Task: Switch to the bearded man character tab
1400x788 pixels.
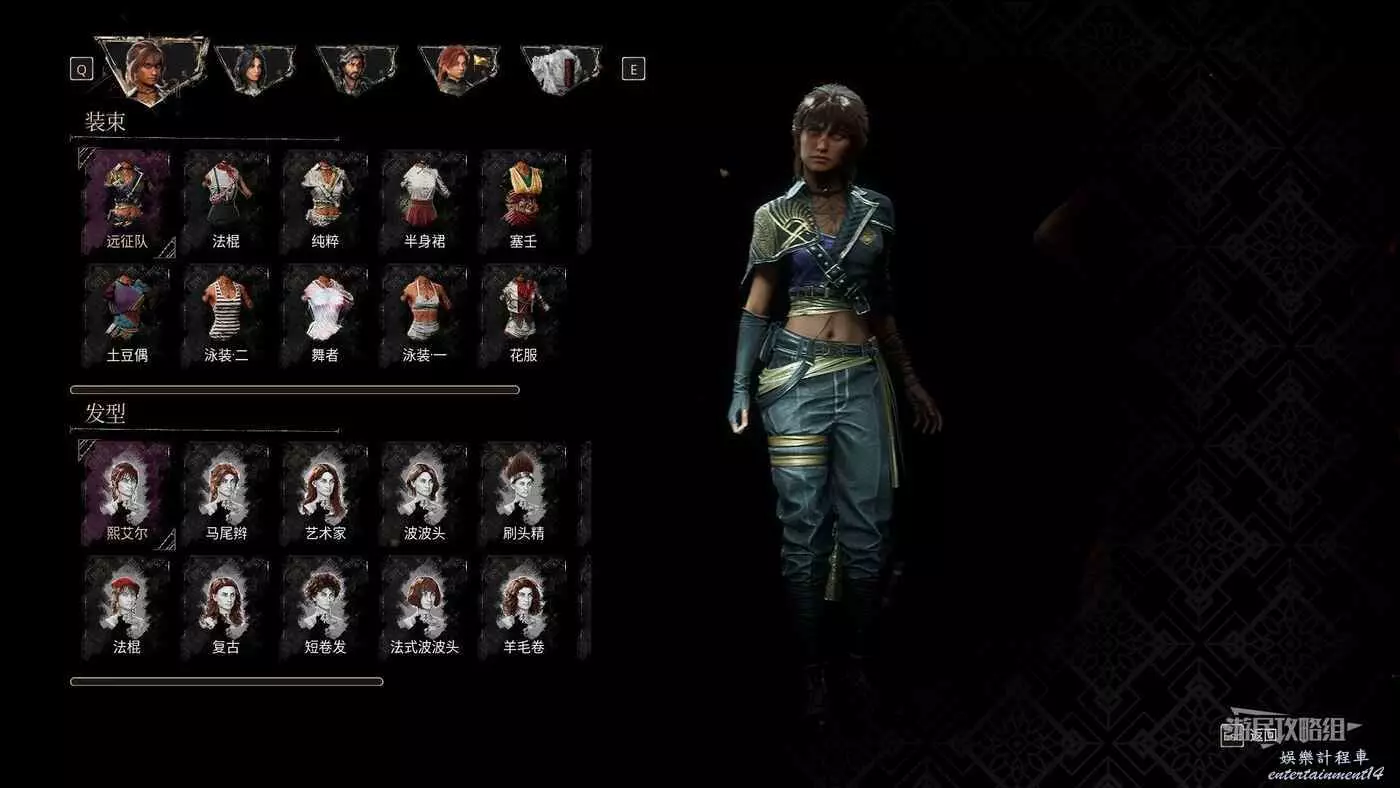Action: [353, 69]
